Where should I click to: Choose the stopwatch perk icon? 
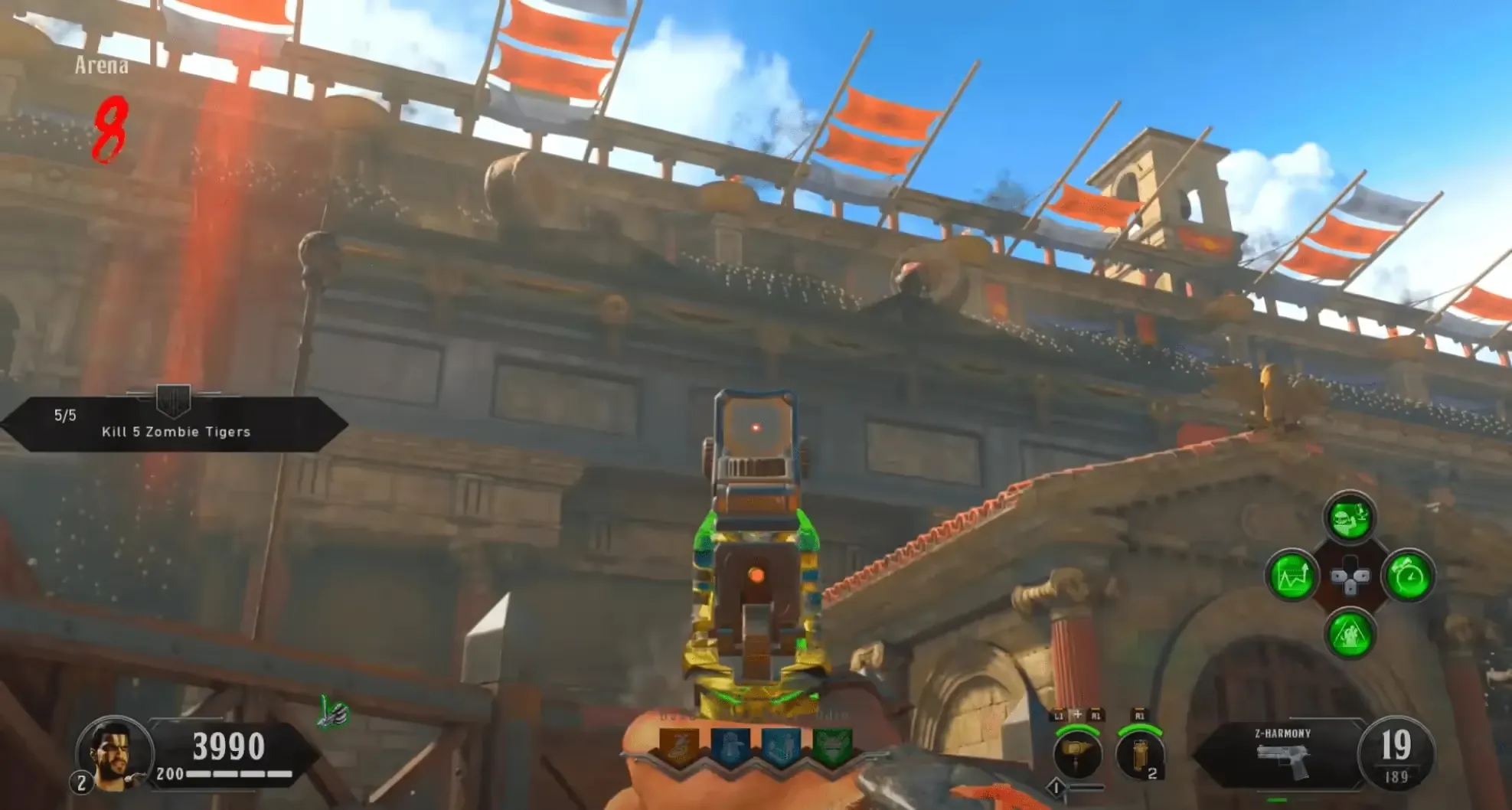pyautogui.click(x=1409, y=576)
